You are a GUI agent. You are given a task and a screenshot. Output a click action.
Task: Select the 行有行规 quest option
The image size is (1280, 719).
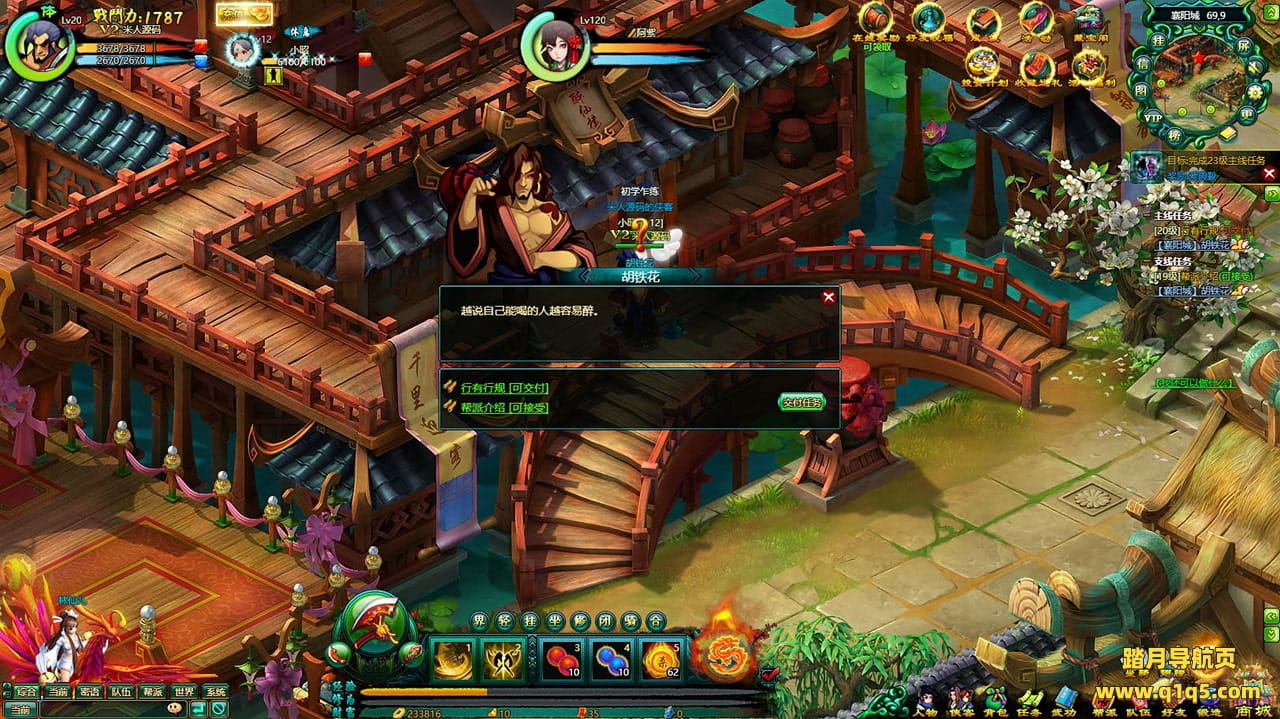point(504,388)
